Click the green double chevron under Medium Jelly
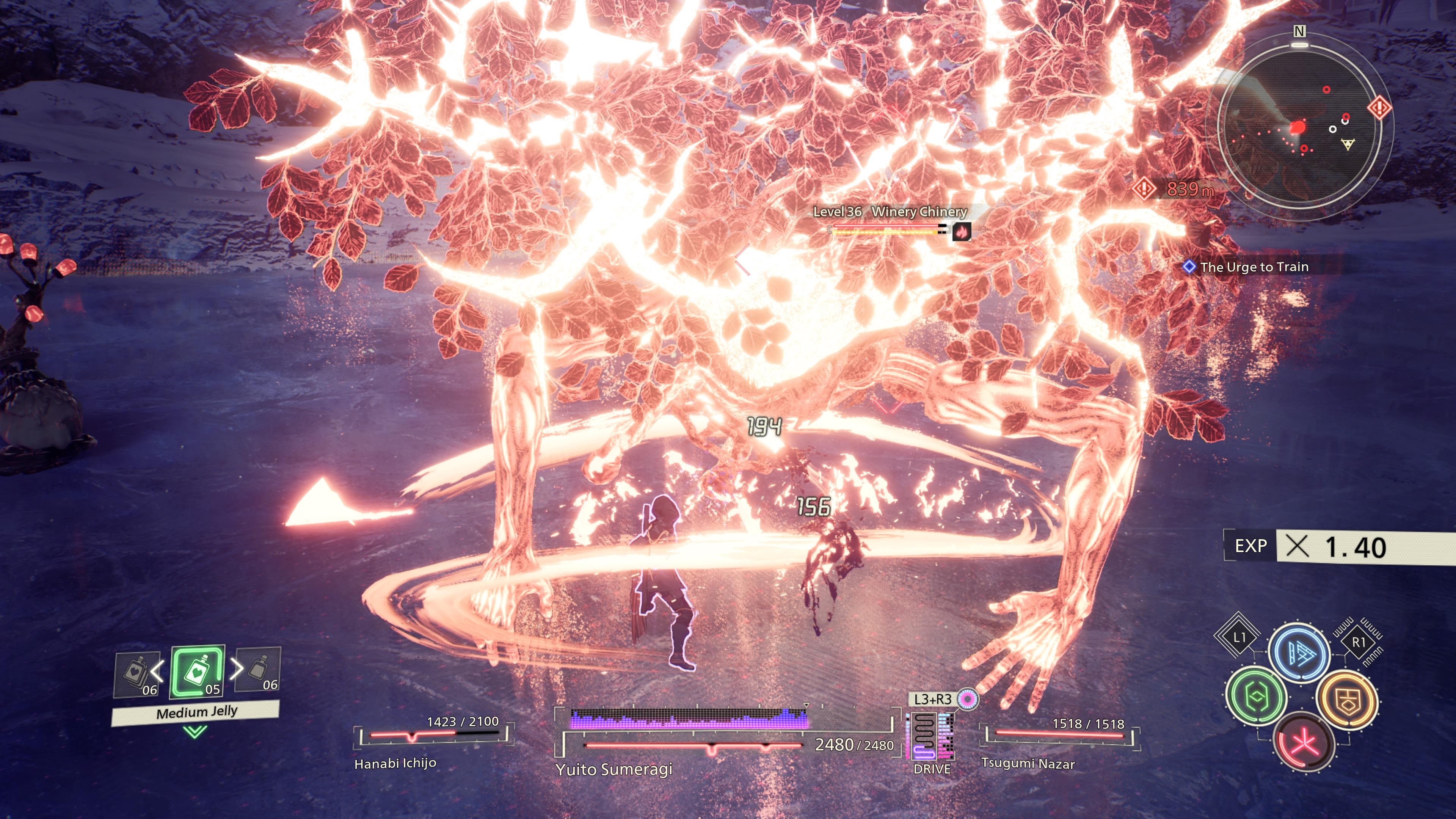The height and width of the screenshot is (819, 1456). 195,732
